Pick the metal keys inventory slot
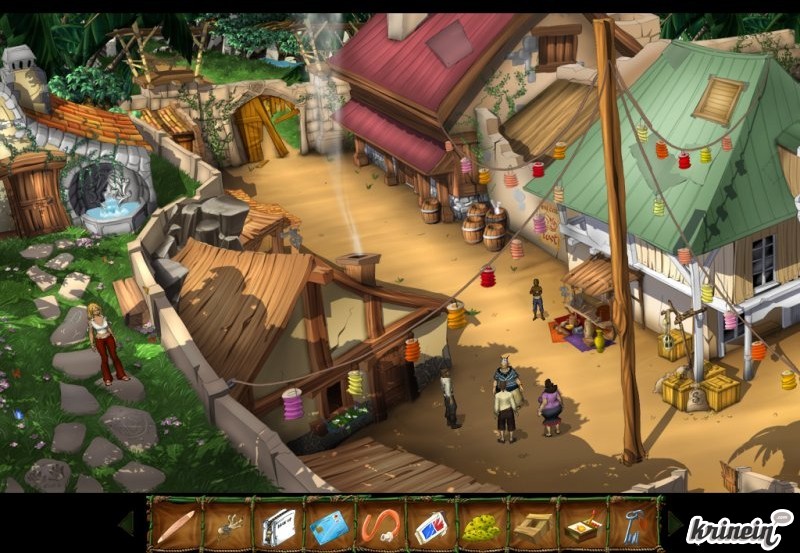The width and height of the screenshot is (800, 553). [x=635, y=524]
